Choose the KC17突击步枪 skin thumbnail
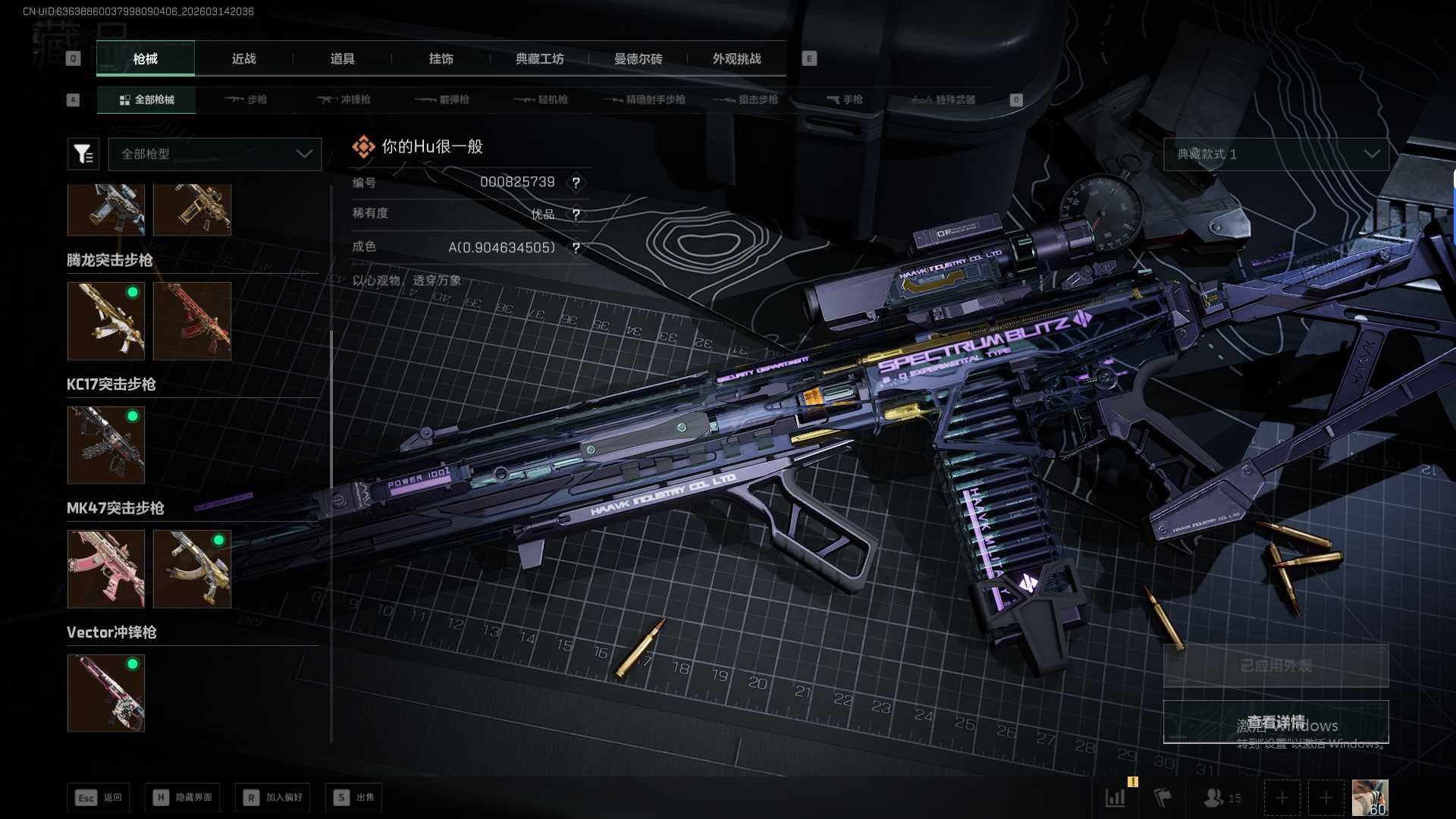 [x=106, y=445]
